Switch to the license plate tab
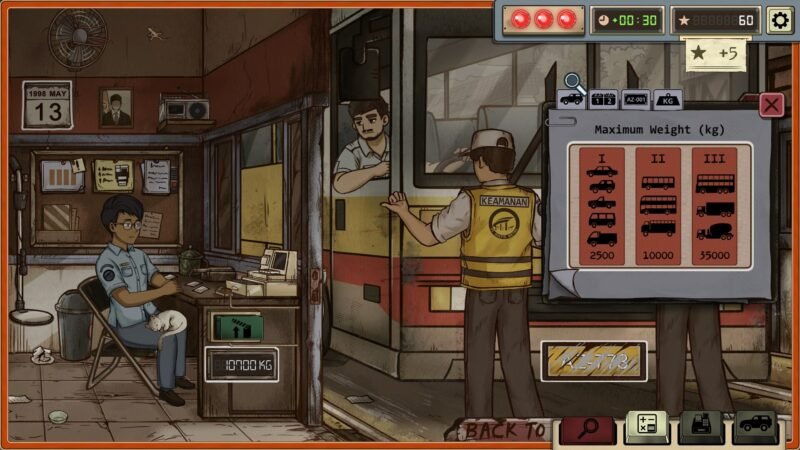The height and width of the screenshot is (450, 800). coord(635,99)
